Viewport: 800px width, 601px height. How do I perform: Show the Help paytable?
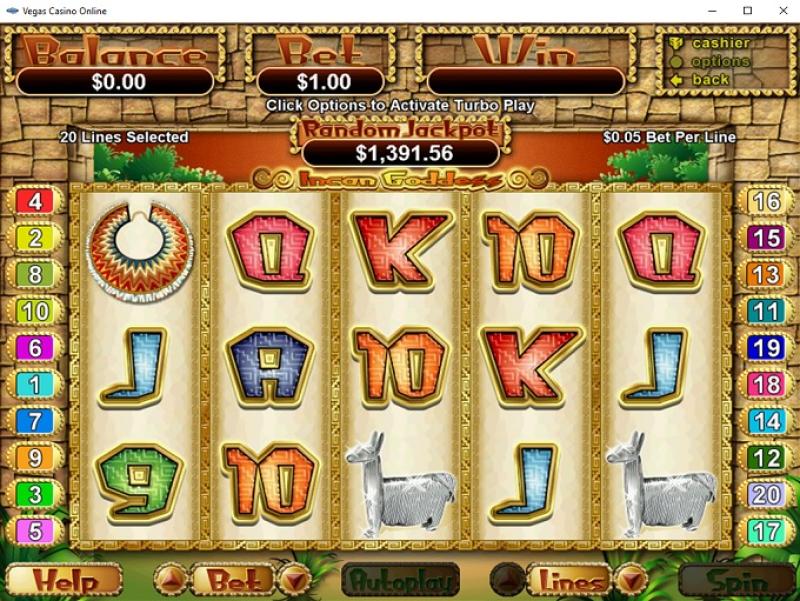pyautogui.click(x=64, y=581)
